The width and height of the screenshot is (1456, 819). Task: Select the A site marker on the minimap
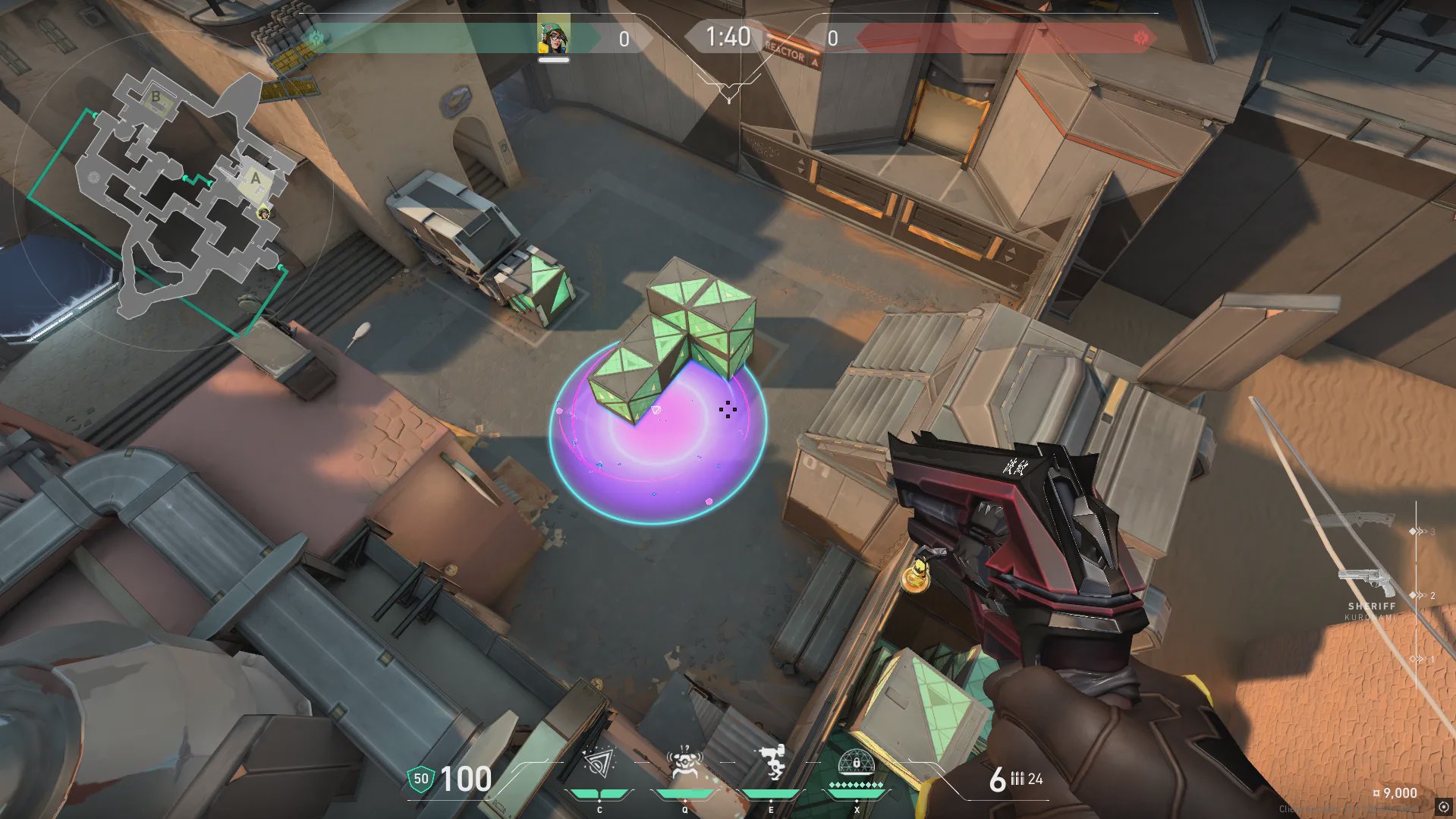point(256,178)
